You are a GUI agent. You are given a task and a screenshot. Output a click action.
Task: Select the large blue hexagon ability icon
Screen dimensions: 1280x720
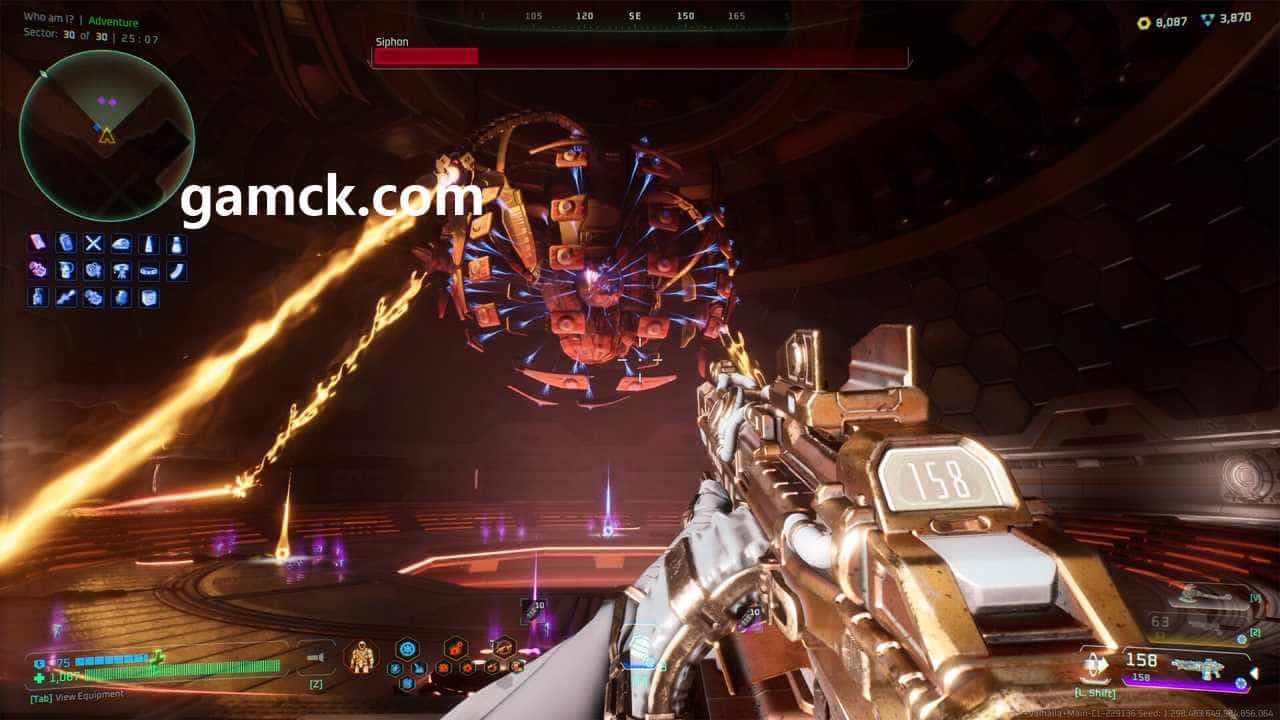[406, 649]
